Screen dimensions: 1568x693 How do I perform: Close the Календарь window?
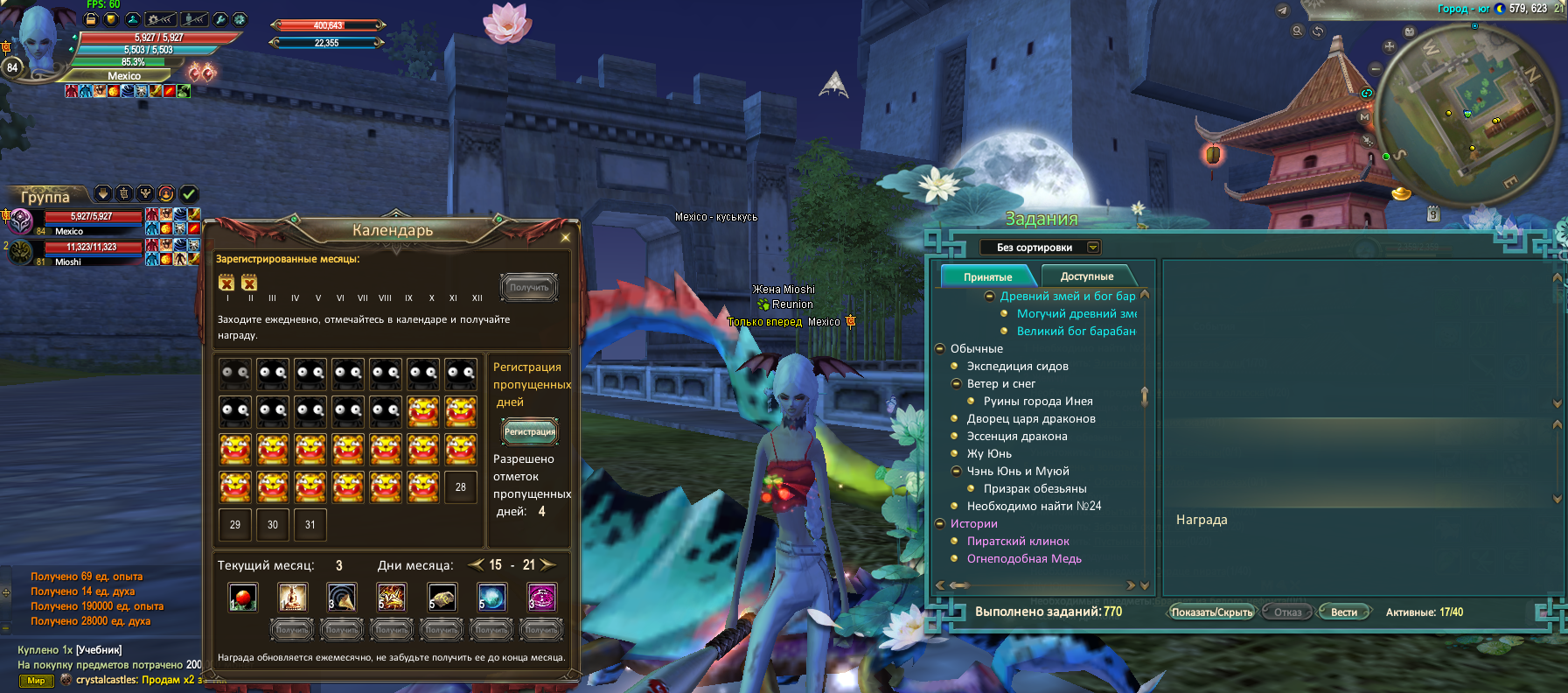pos(565,237)
